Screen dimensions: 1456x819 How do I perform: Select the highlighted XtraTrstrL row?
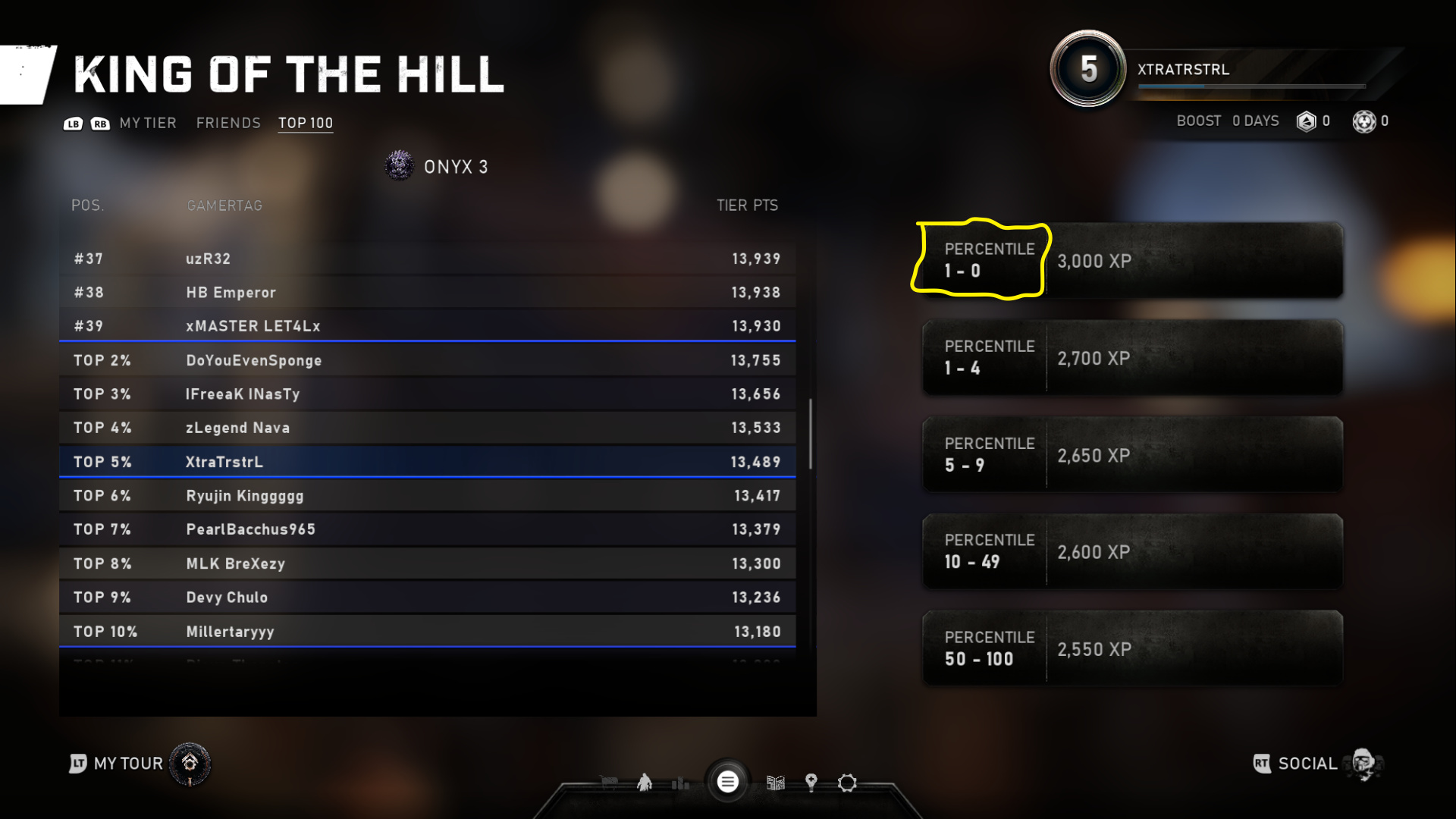[427, 462]
